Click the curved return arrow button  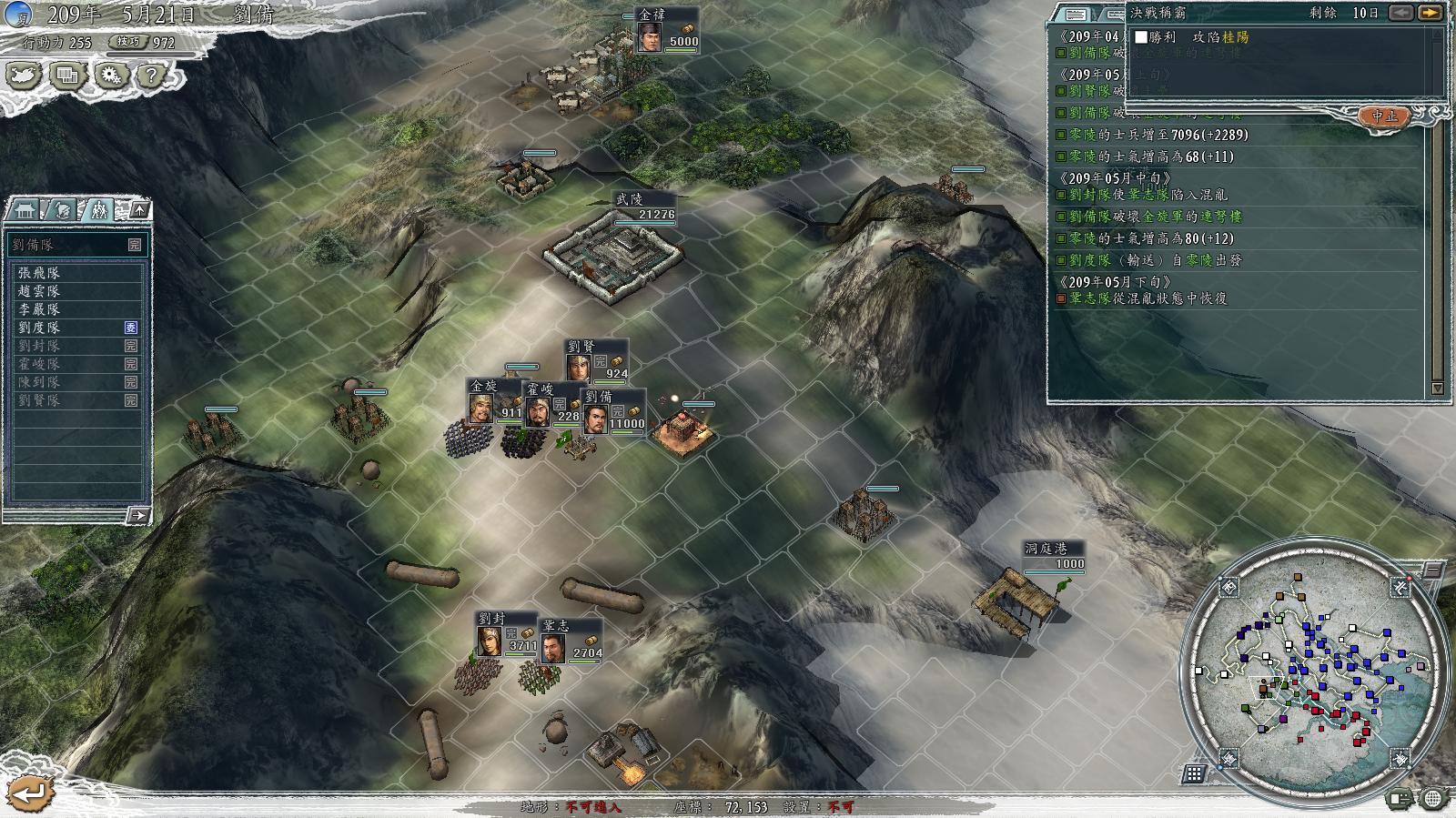[30, 793]
